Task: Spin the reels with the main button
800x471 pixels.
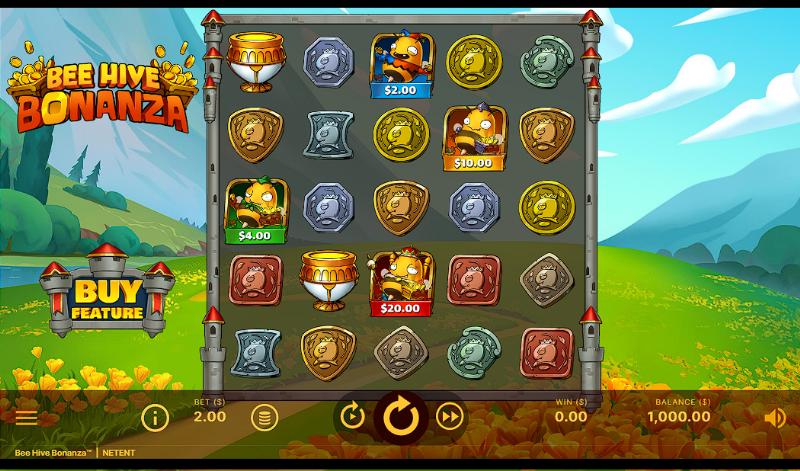Action: (x=401, y=416)
